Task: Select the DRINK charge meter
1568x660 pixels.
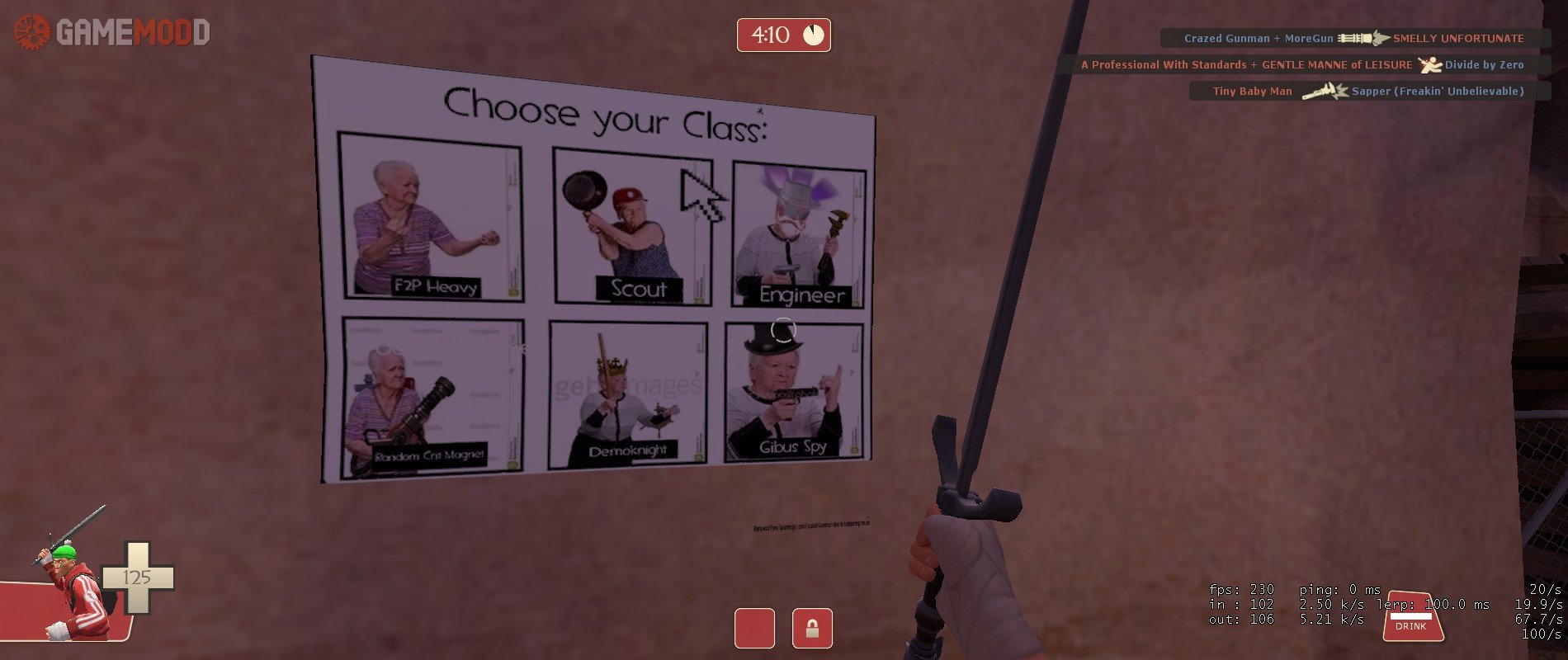Action: click(x=1412, y=617)
